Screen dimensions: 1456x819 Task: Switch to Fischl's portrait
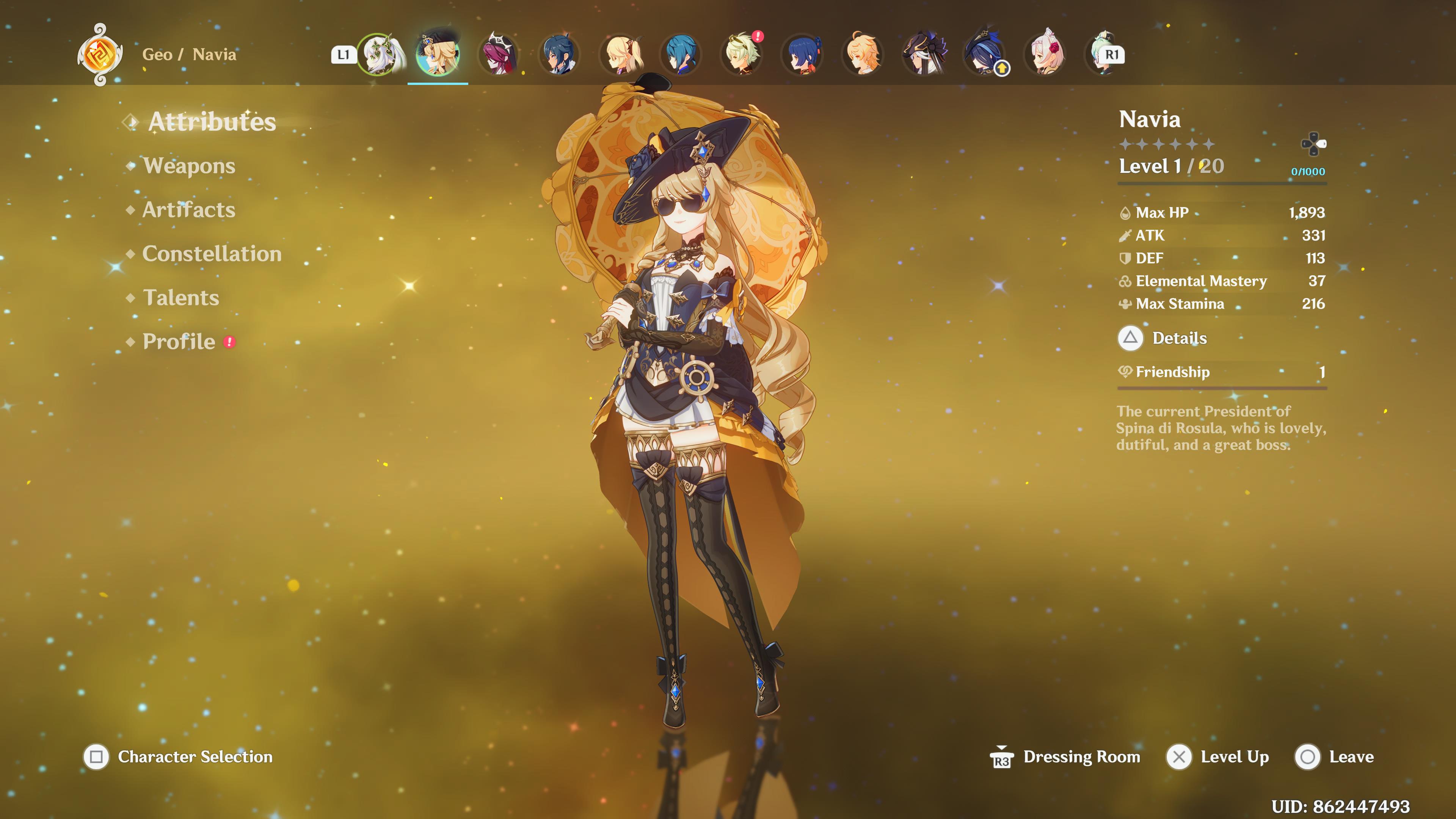621,55
